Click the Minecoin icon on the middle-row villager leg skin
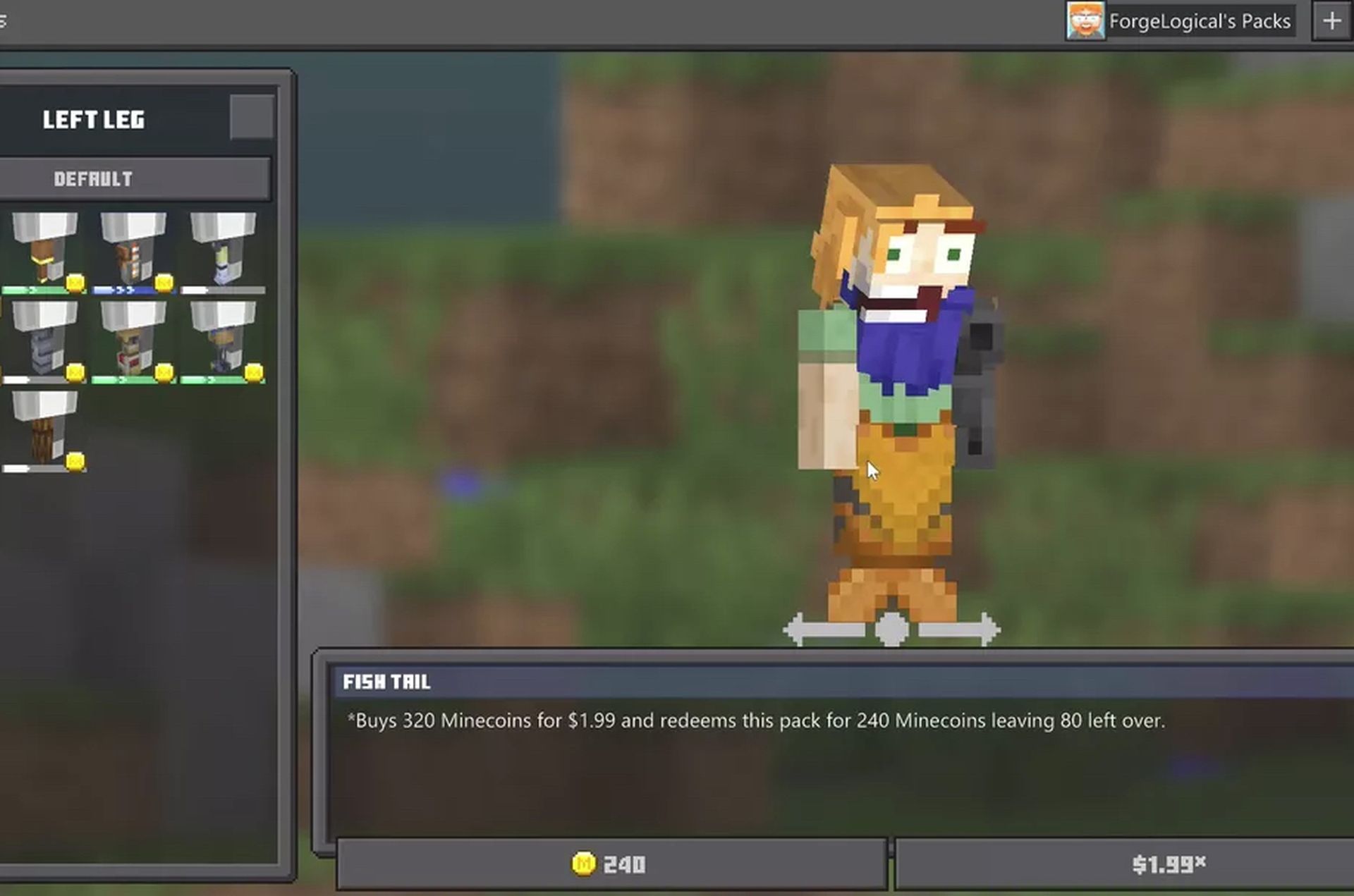 (163, 373)
